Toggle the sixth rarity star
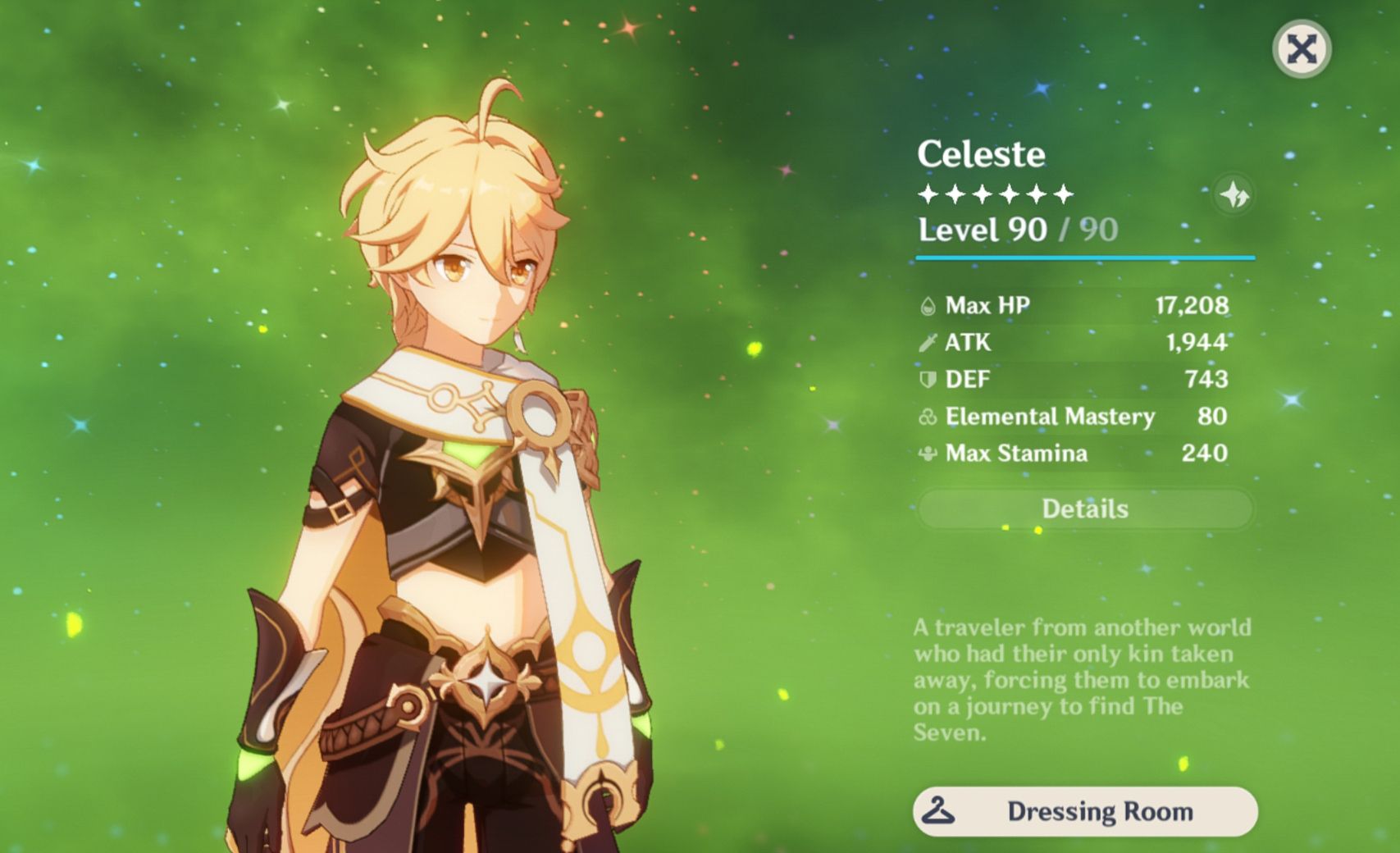 (x=1062, y=194)
